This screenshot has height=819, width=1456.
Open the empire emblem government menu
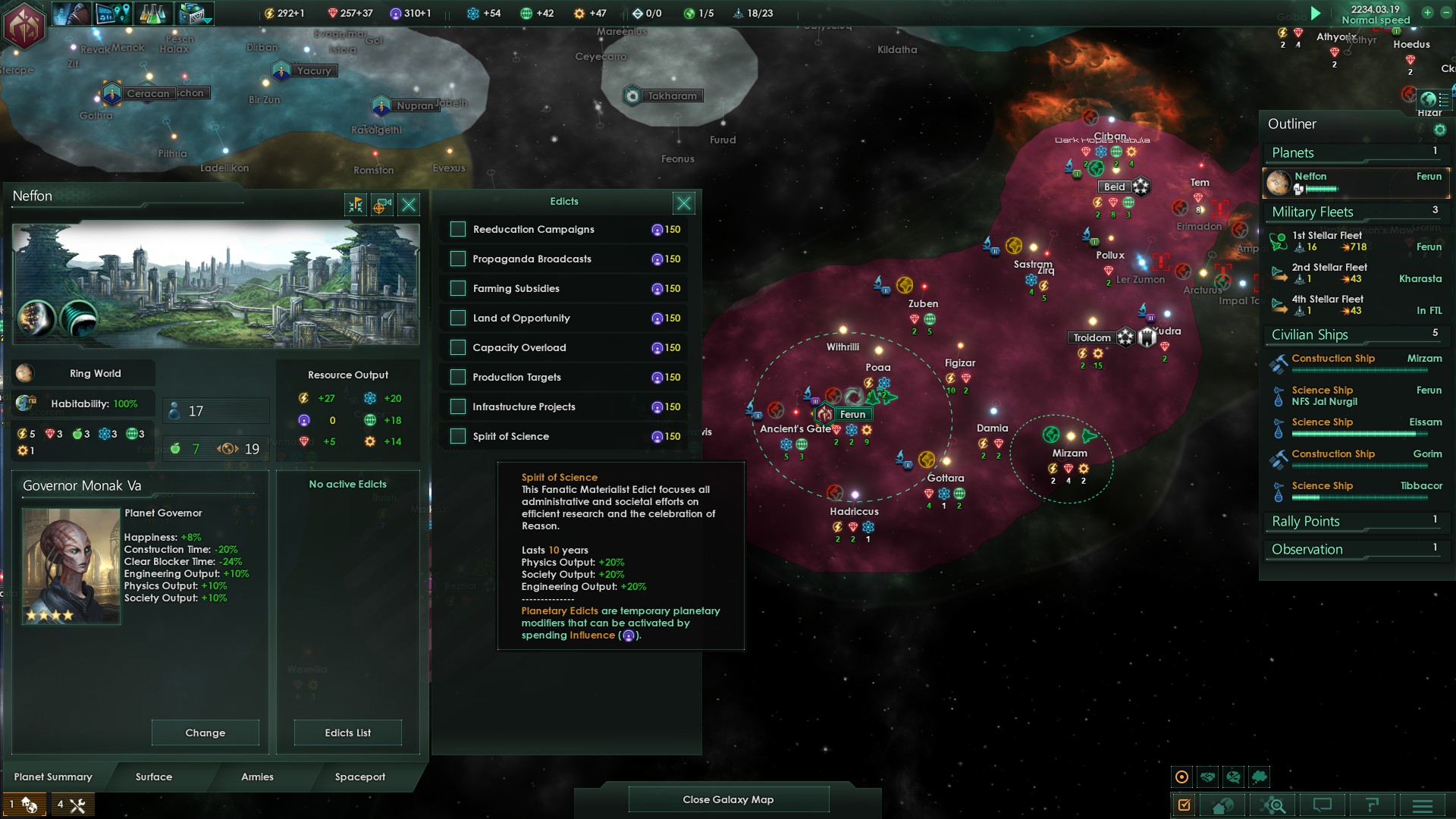click(x=24, y=27)
